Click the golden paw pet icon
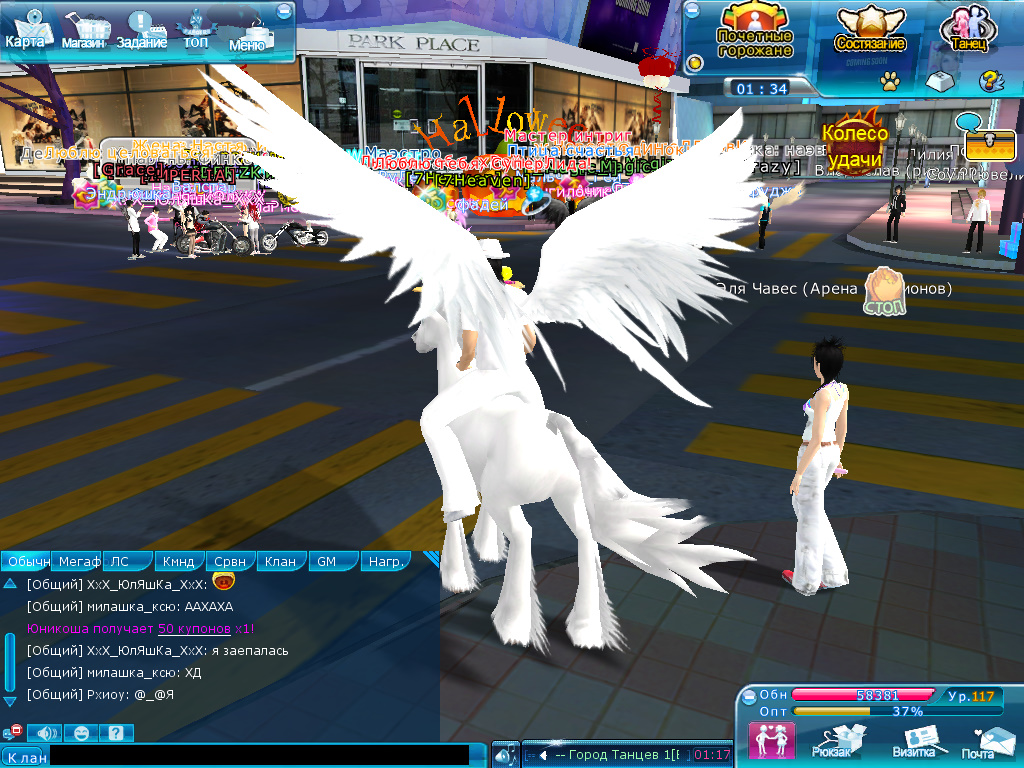Viewport: 1024px width, 768px height. click(889, 81)
